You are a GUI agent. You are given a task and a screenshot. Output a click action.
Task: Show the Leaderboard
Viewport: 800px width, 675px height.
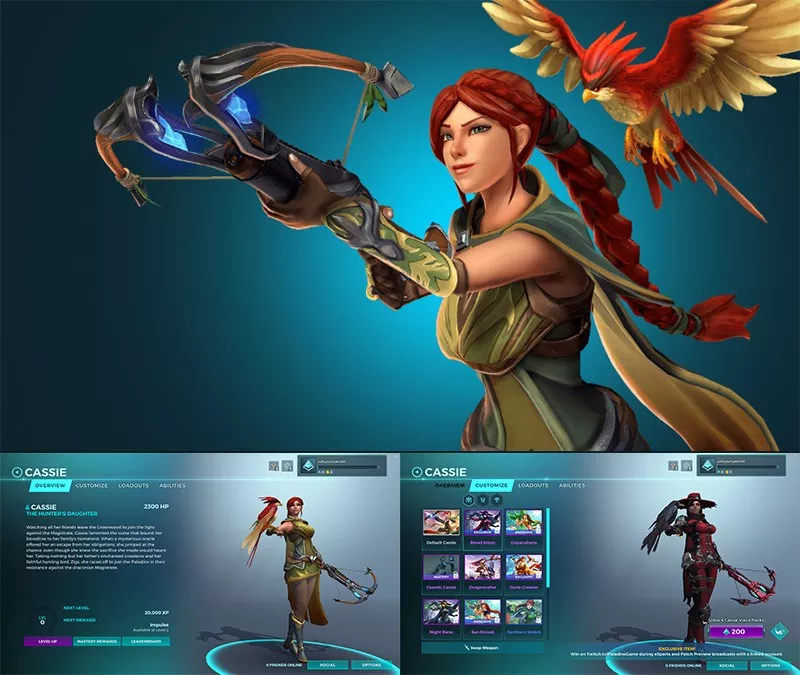tap(146, 641)
